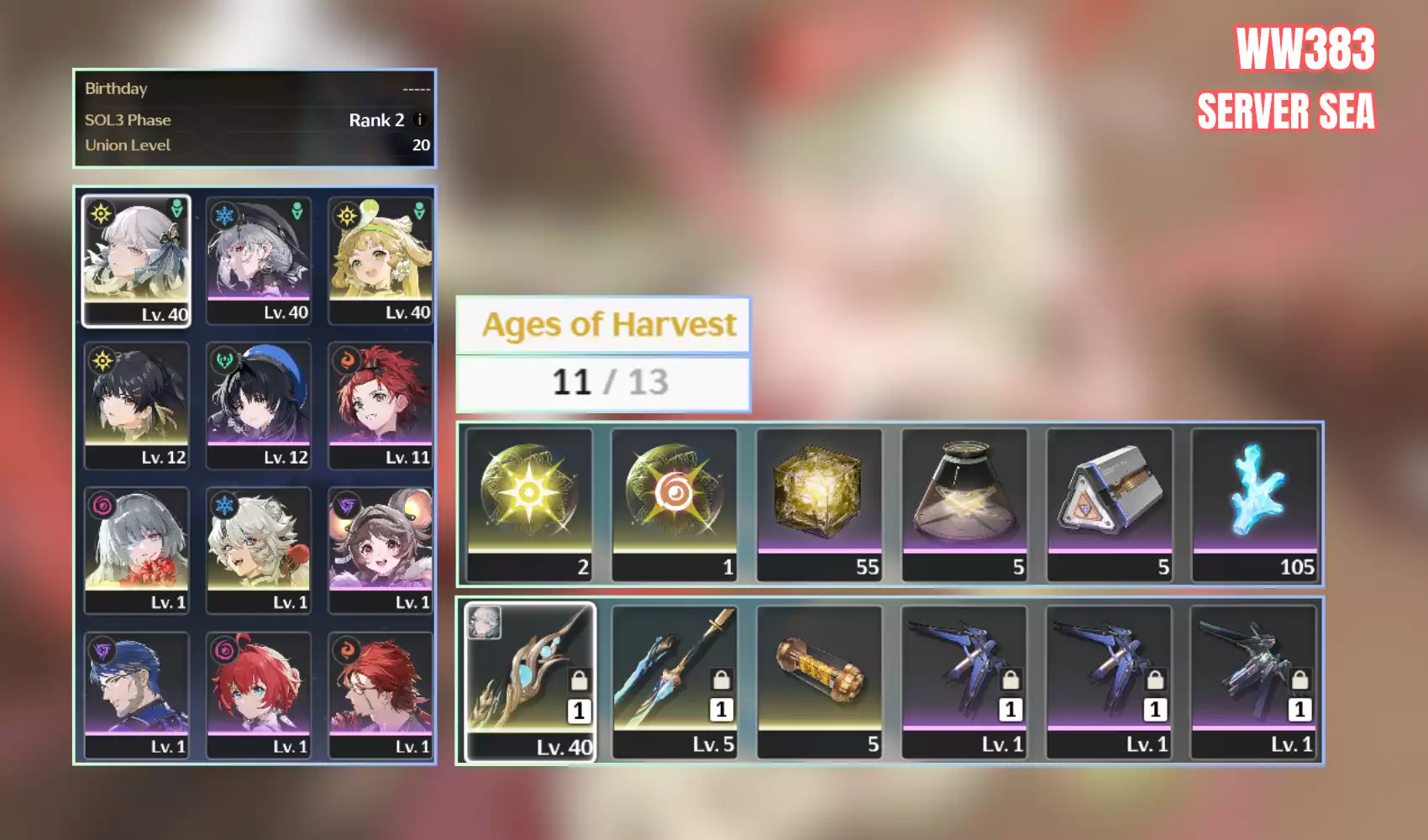1428x840 pixels.
Task: Choose the character wearing a blue beret
Action: (259, 405)
